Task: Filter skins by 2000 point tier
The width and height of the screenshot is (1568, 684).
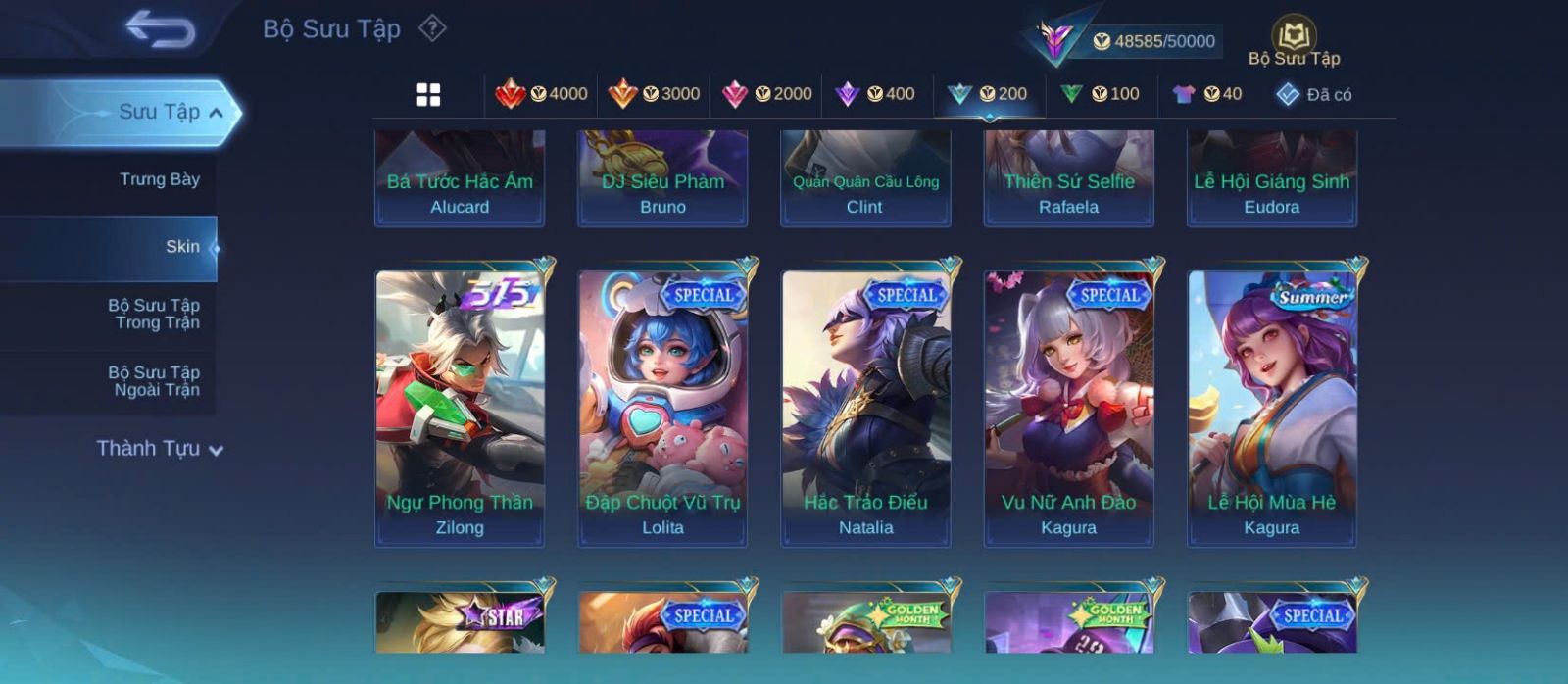Action: coord(766,94)
